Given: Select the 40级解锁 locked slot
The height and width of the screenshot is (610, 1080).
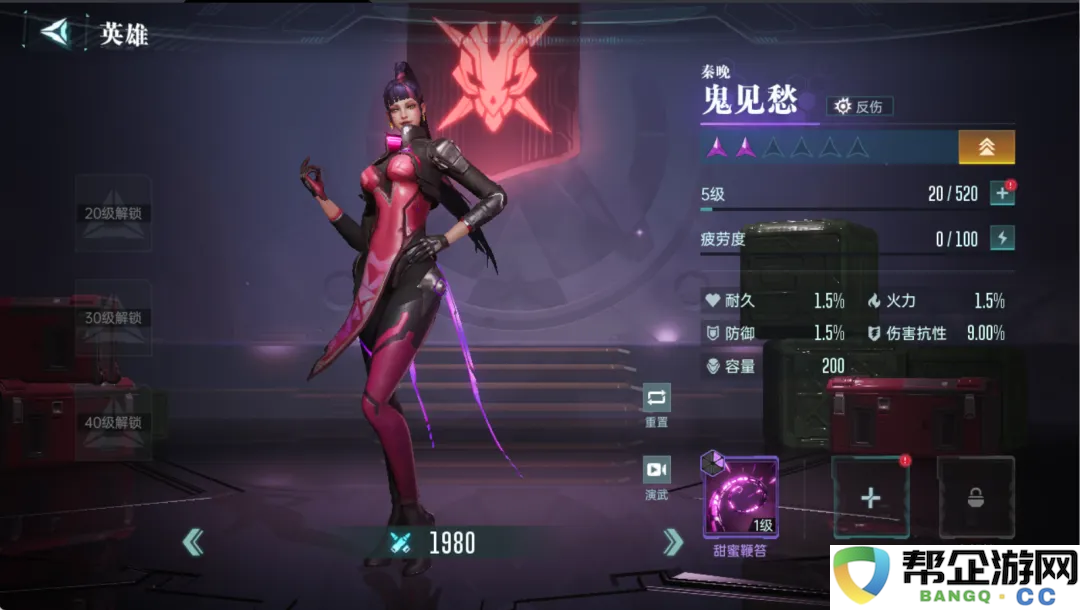Looking at the screenshot, I should tap(113, 422).
